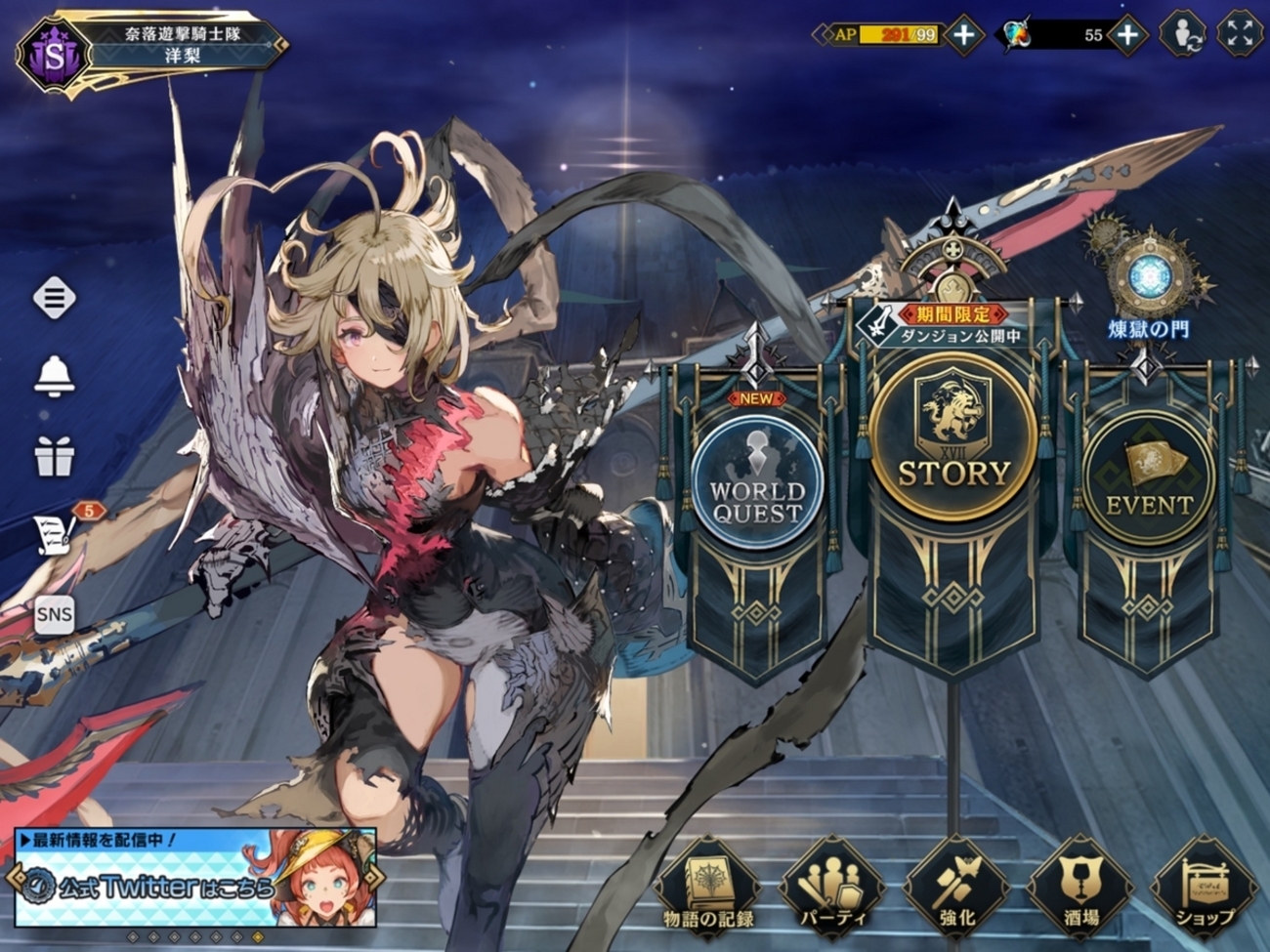Add AP with the plus button
The image size is (1270, 952).
[964, 35]
